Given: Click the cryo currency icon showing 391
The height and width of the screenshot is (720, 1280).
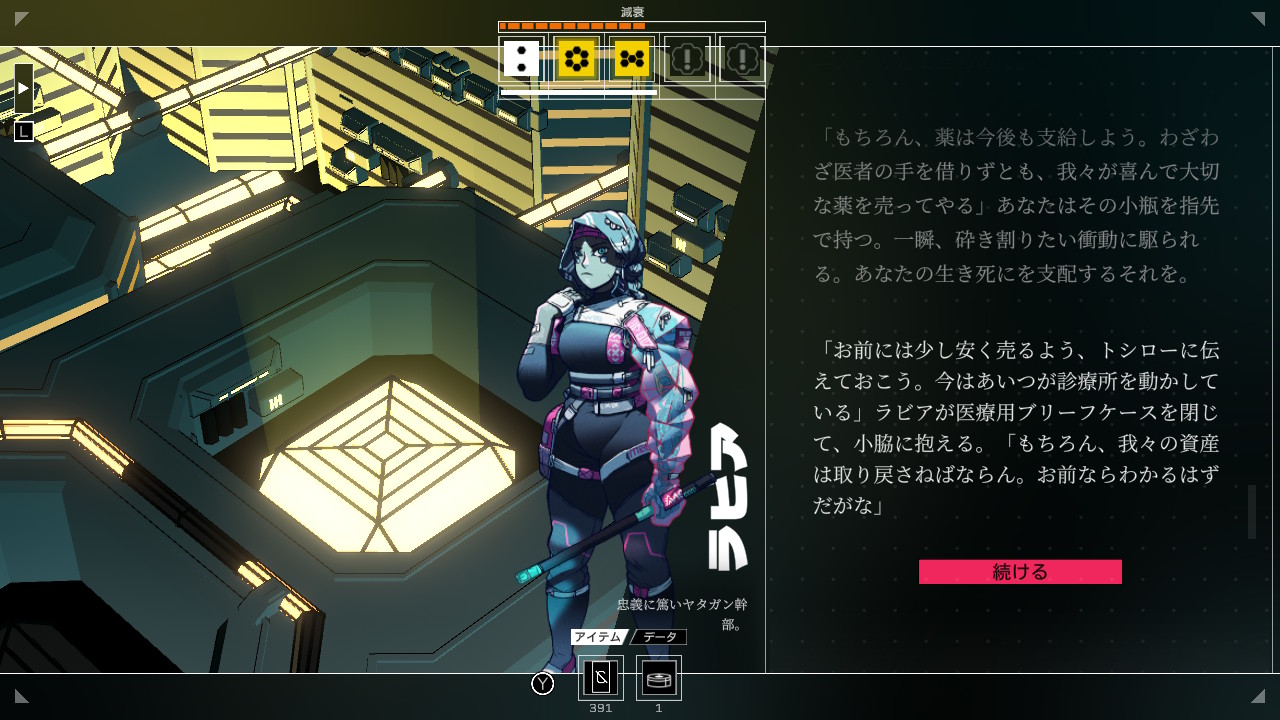Looking at the screenshot, I should (600, 678).
